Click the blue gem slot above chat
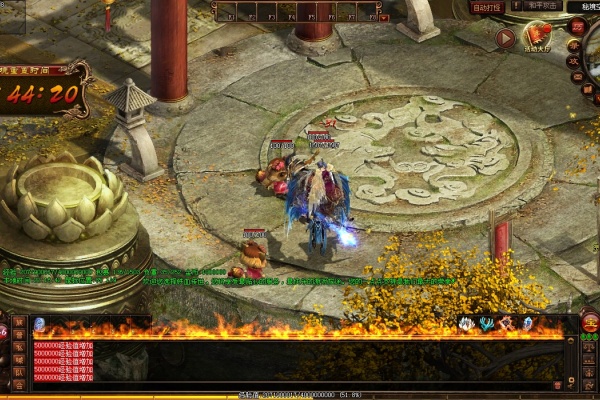 (x=39, y=324)
